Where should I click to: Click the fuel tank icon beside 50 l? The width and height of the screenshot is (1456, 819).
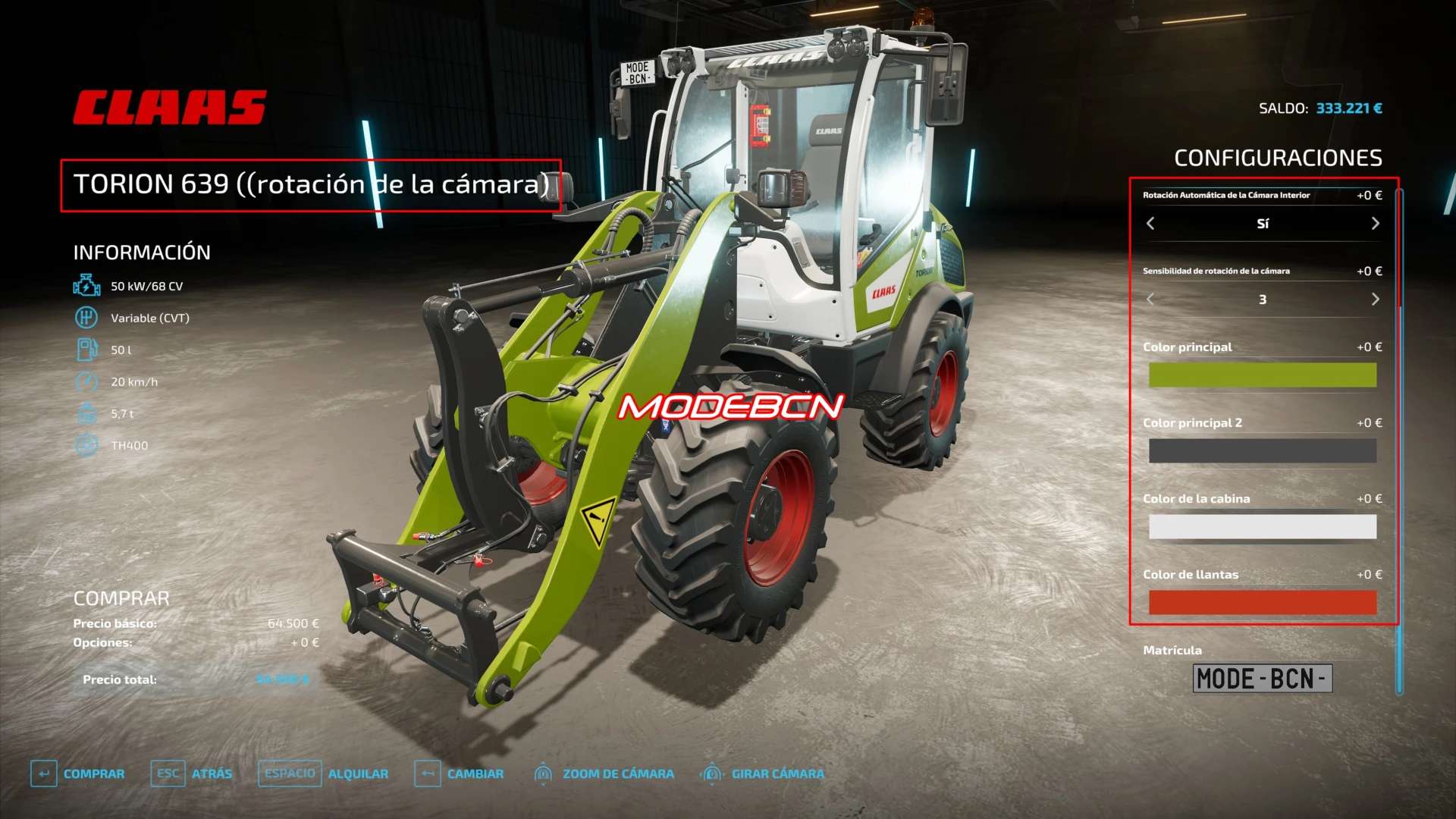point(86,350)
